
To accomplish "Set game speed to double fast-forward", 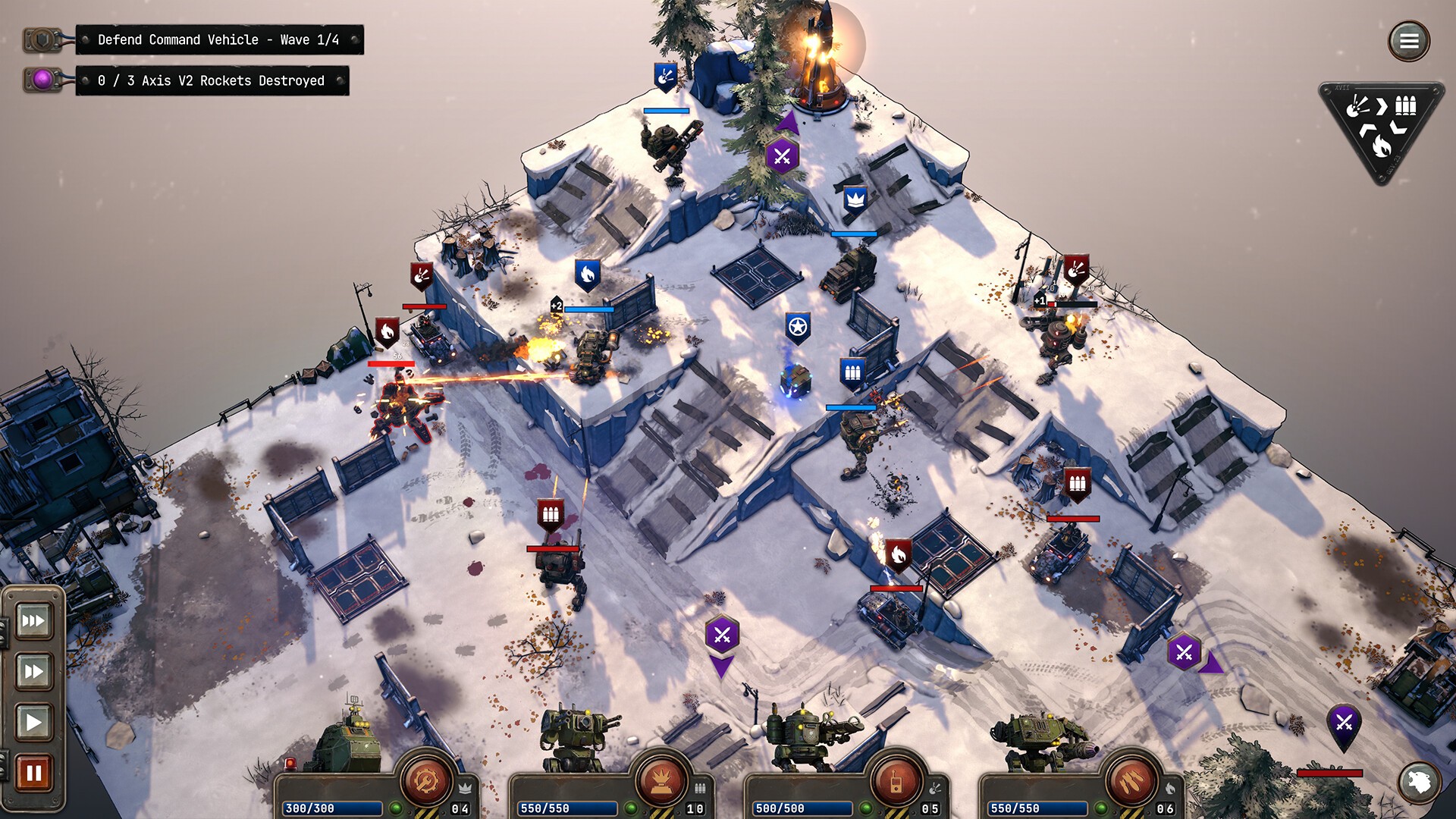I will (33, 671).
